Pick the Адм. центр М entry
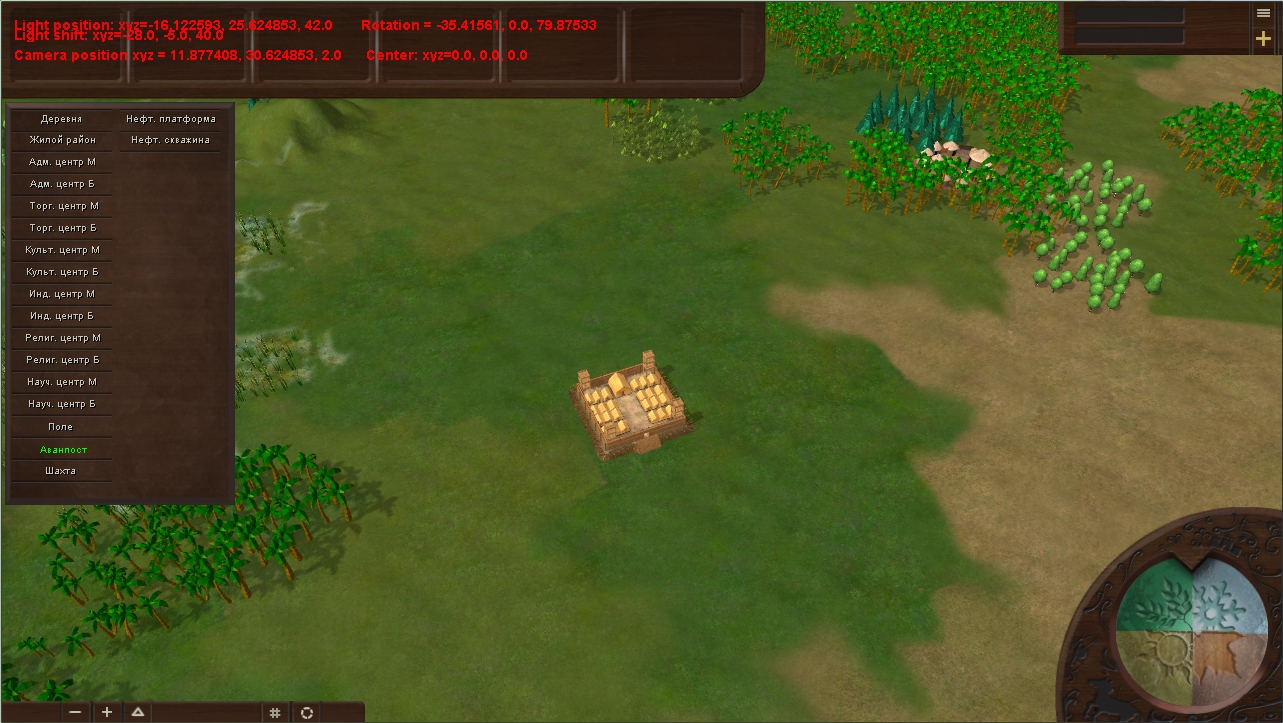The image size is (1283, 723). click(x=62, y=162)
